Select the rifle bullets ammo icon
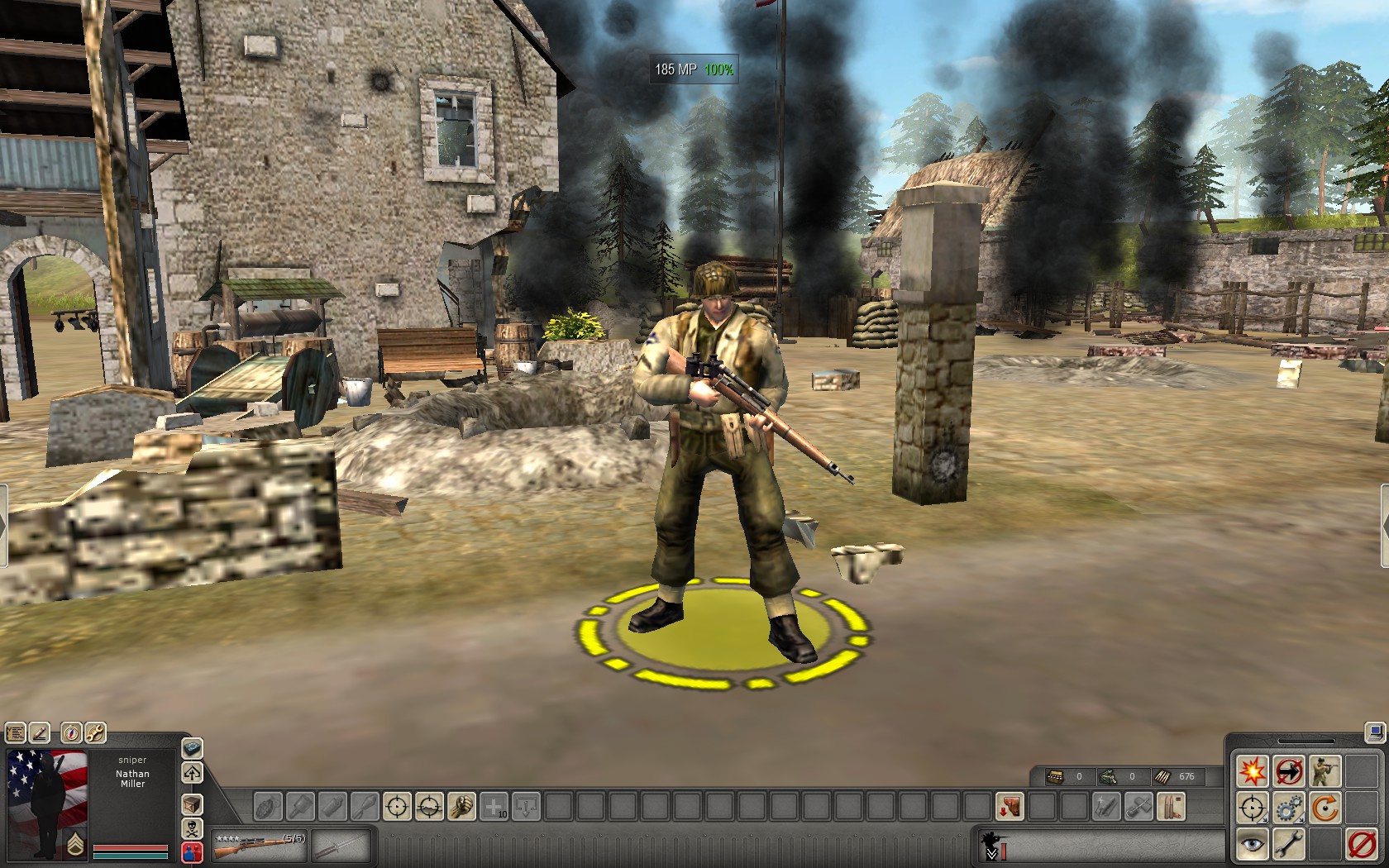1389x868 pixels. (1172, 806)
